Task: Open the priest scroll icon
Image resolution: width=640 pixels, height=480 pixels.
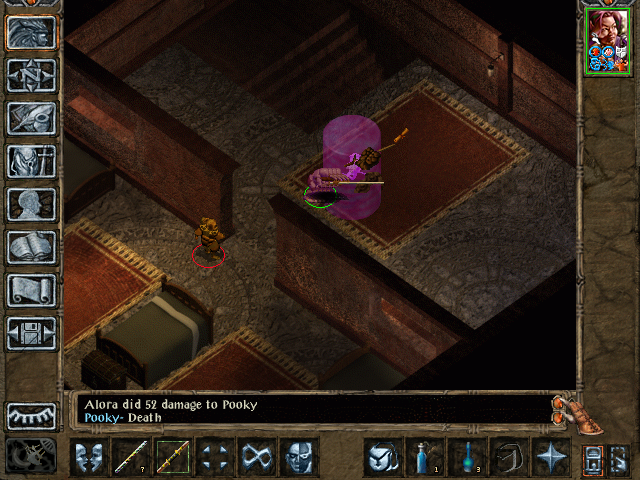Action: 32,290
